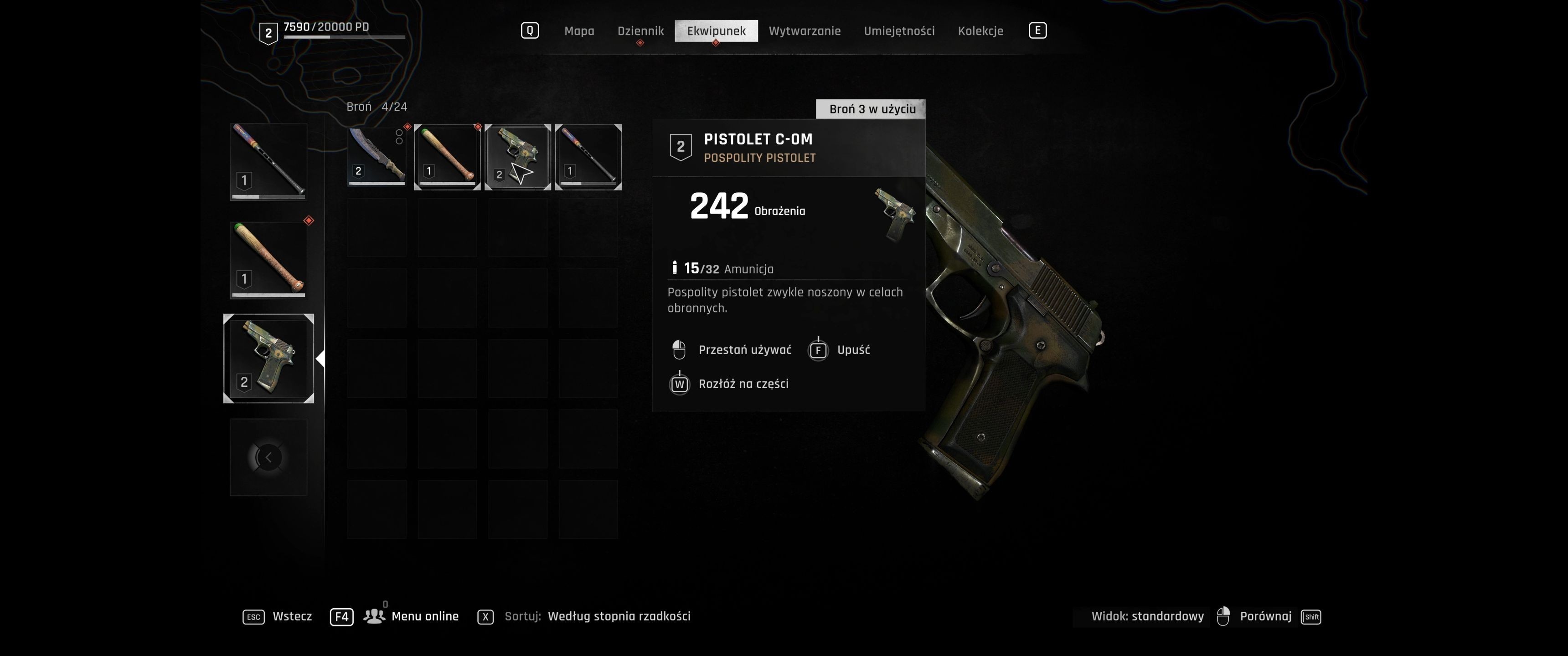Viewport: 1568px width, 656px height.
Task: Open the Menu online
Action: (x=424, y=616)
